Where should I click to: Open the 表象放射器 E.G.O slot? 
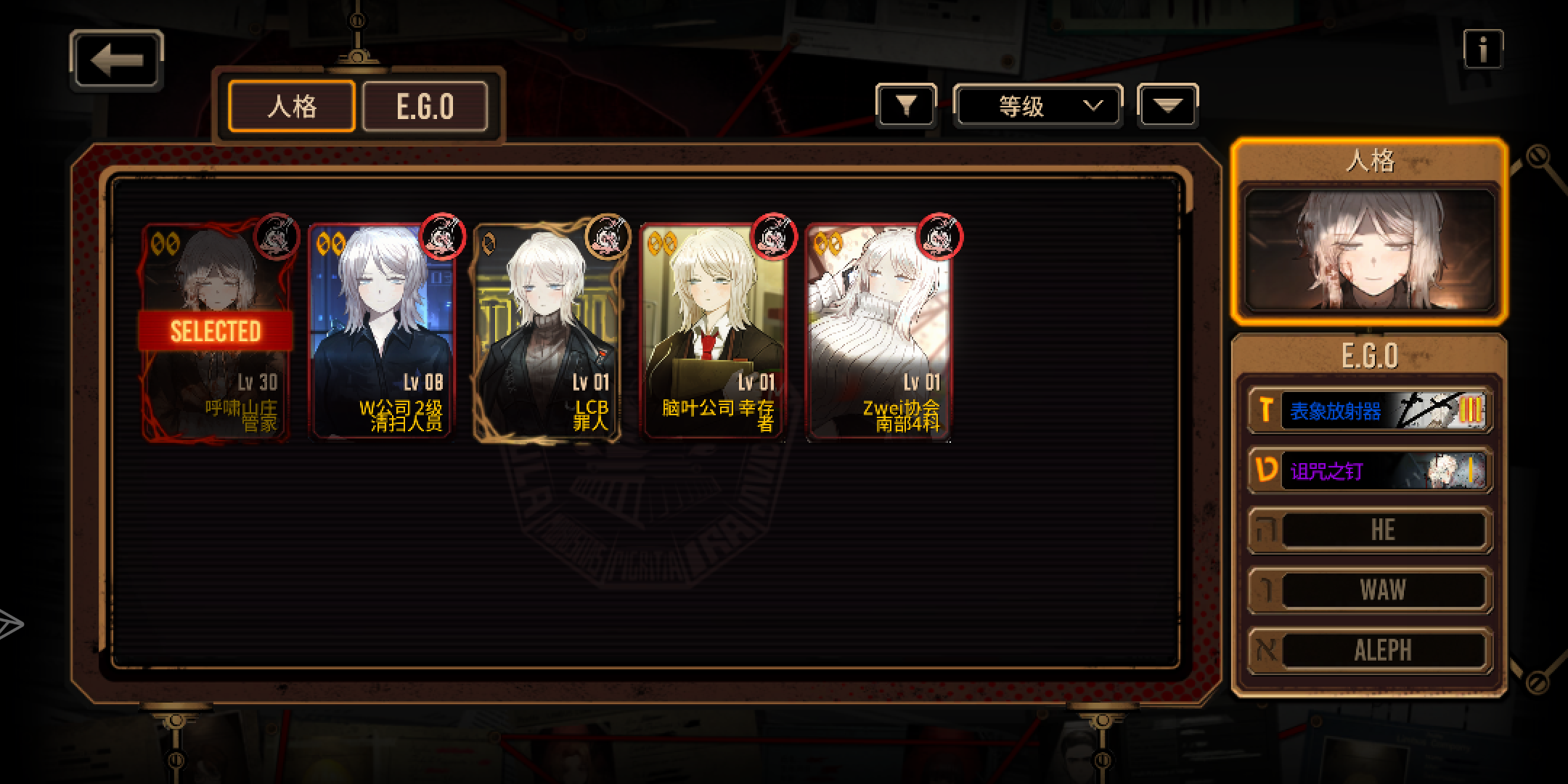point(1369,411)
